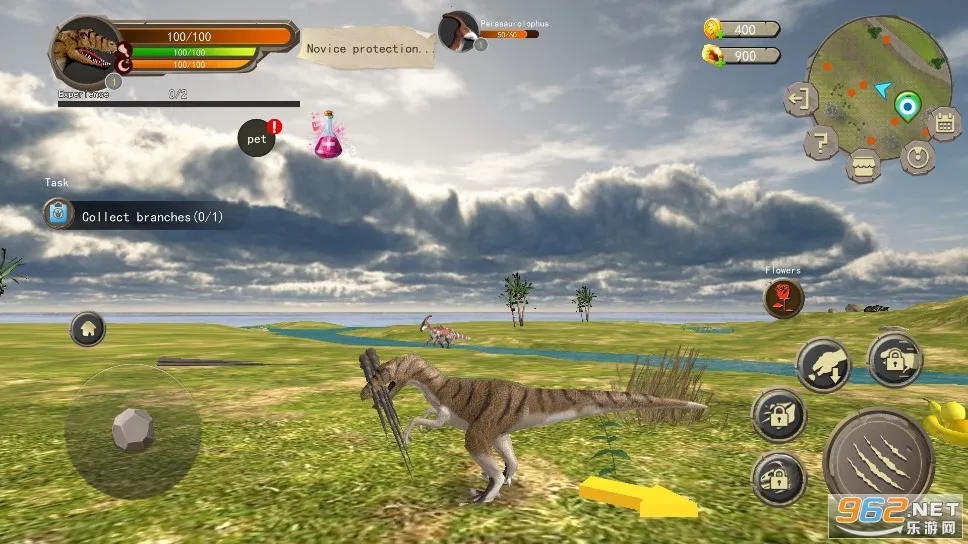The image size is (968, 544).
Task: Tap the home button
Action: [x=88, y=328]
